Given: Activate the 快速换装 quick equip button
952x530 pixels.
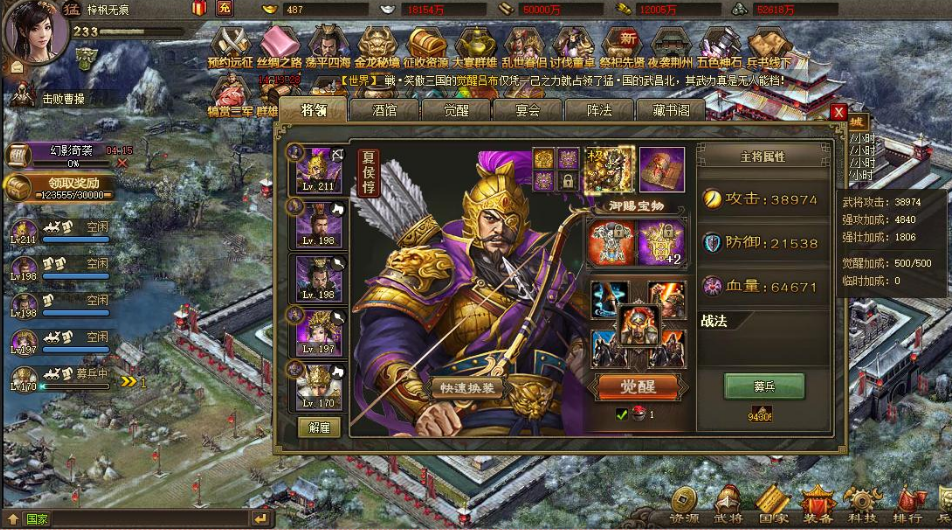Looking at the screenshot, I should coord(466,387).
